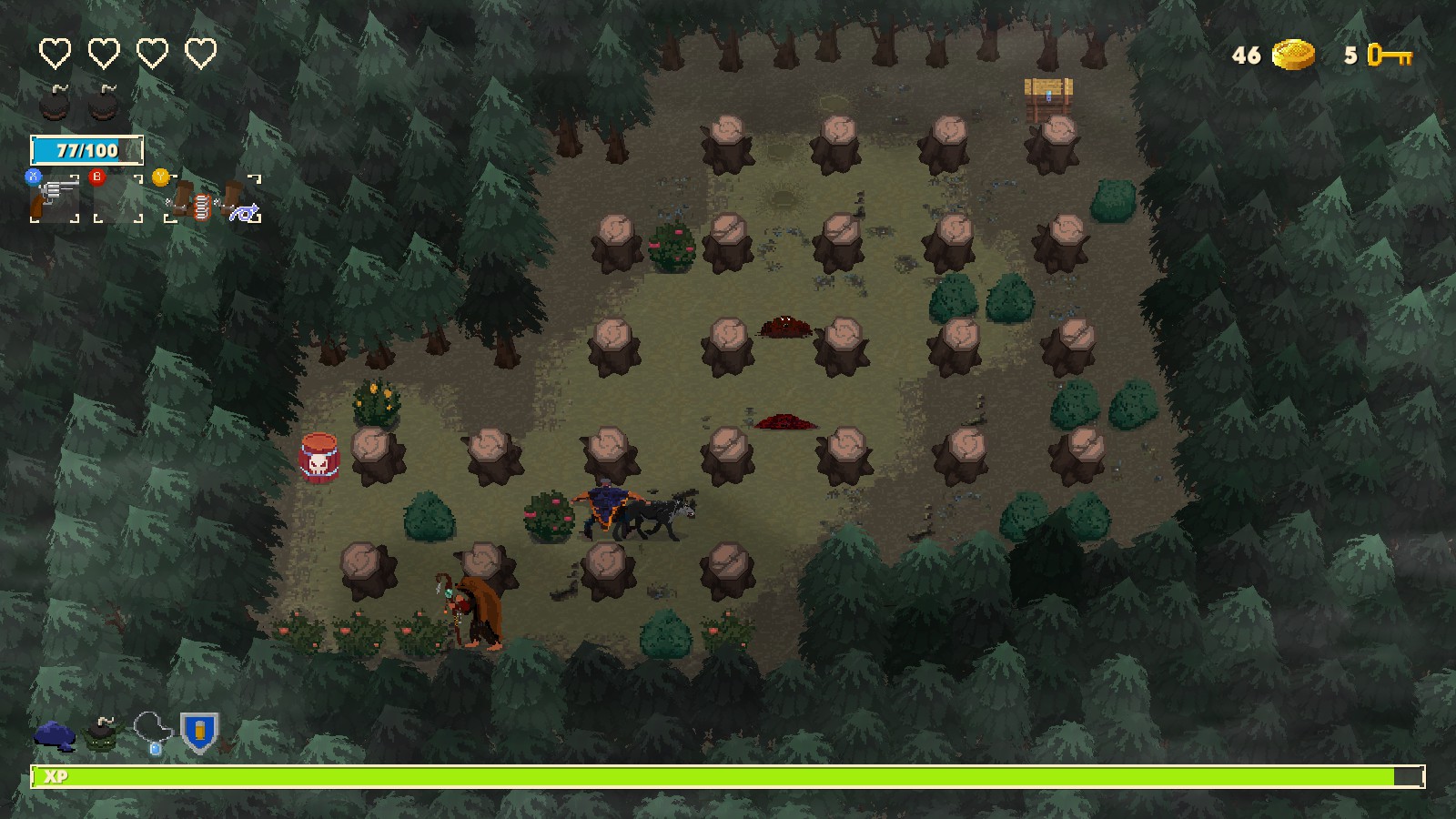Select the horned goblin hat trinket

(x=101, y=734)
